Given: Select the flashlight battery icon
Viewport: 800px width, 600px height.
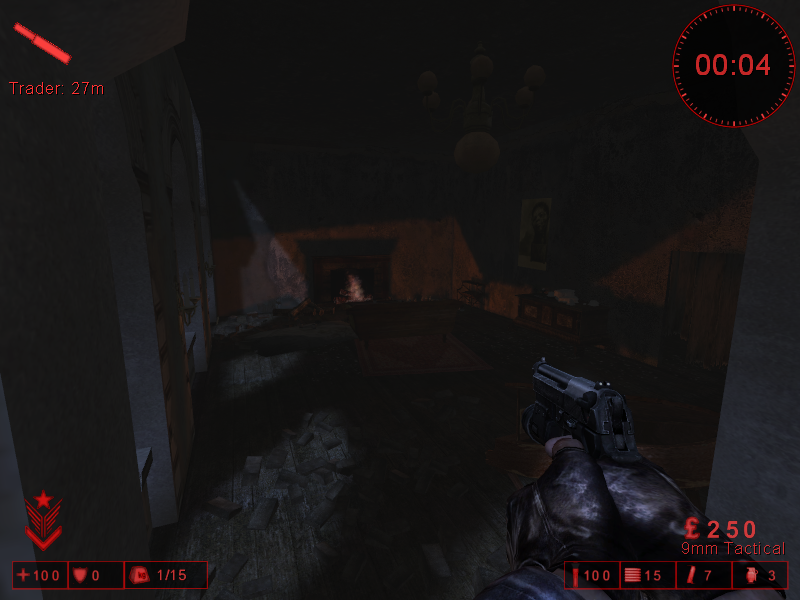Looking at the screenshot, I should click(576, 575).
